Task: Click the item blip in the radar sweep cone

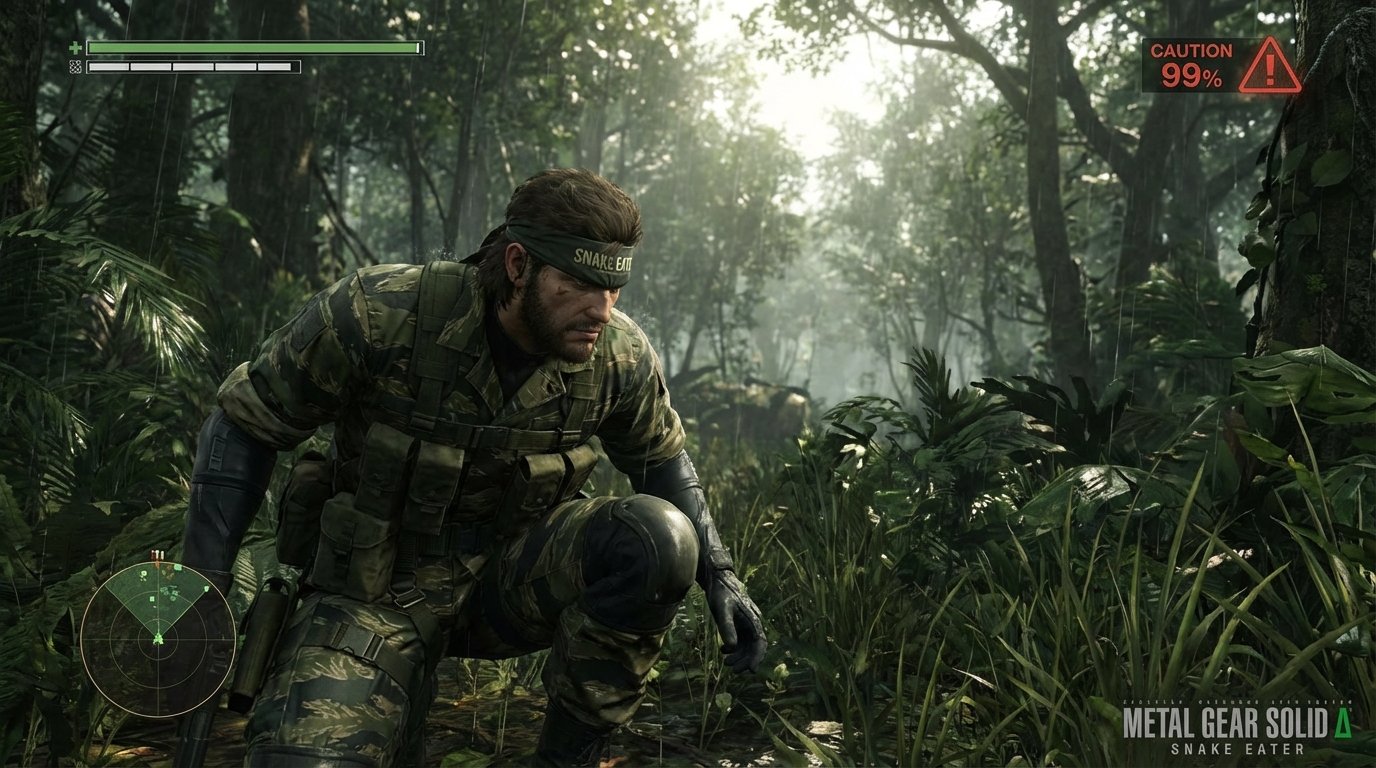Action: [x=152, y=599]
